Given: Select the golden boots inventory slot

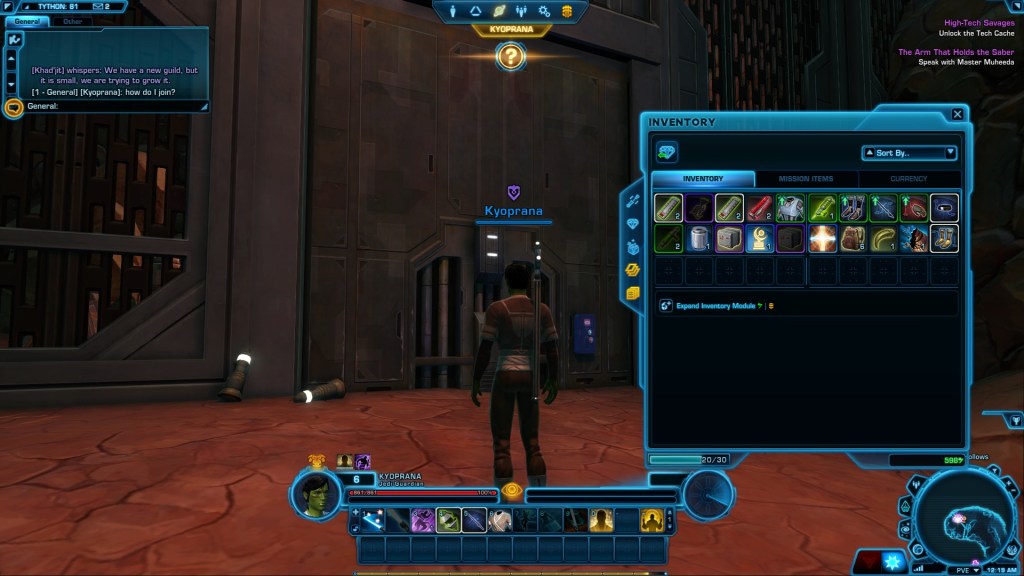Looking at the screenshot, I should coord(944,238).
